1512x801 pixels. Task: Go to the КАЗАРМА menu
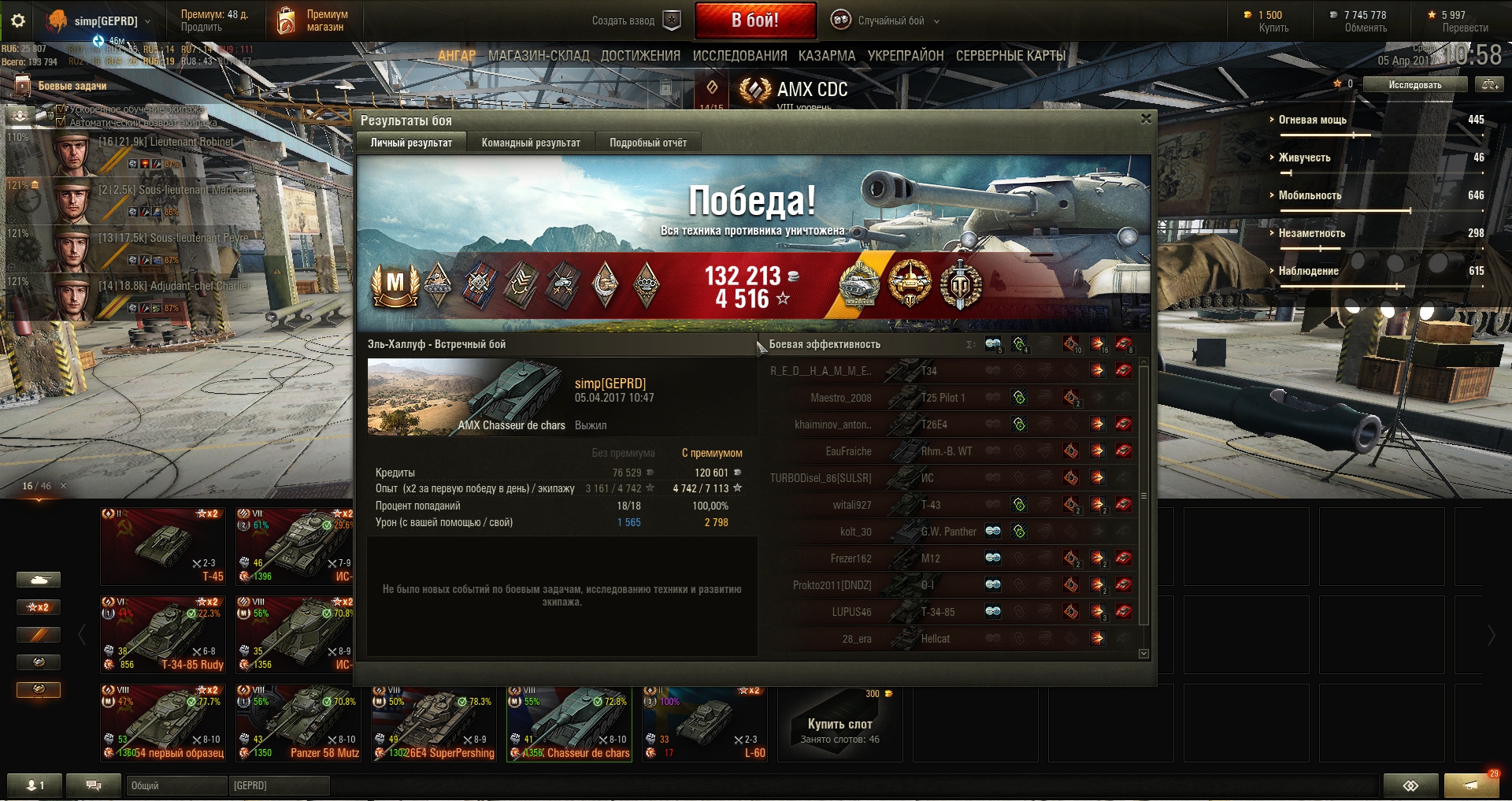(827, 56)
